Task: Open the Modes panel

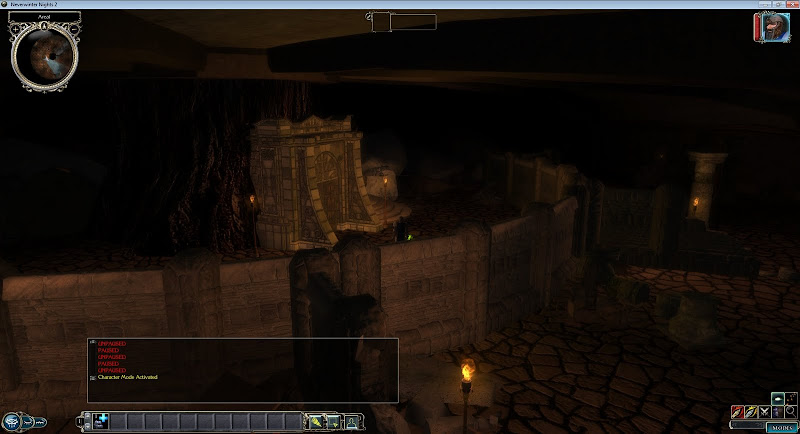Action: click(x=780, y=427)
